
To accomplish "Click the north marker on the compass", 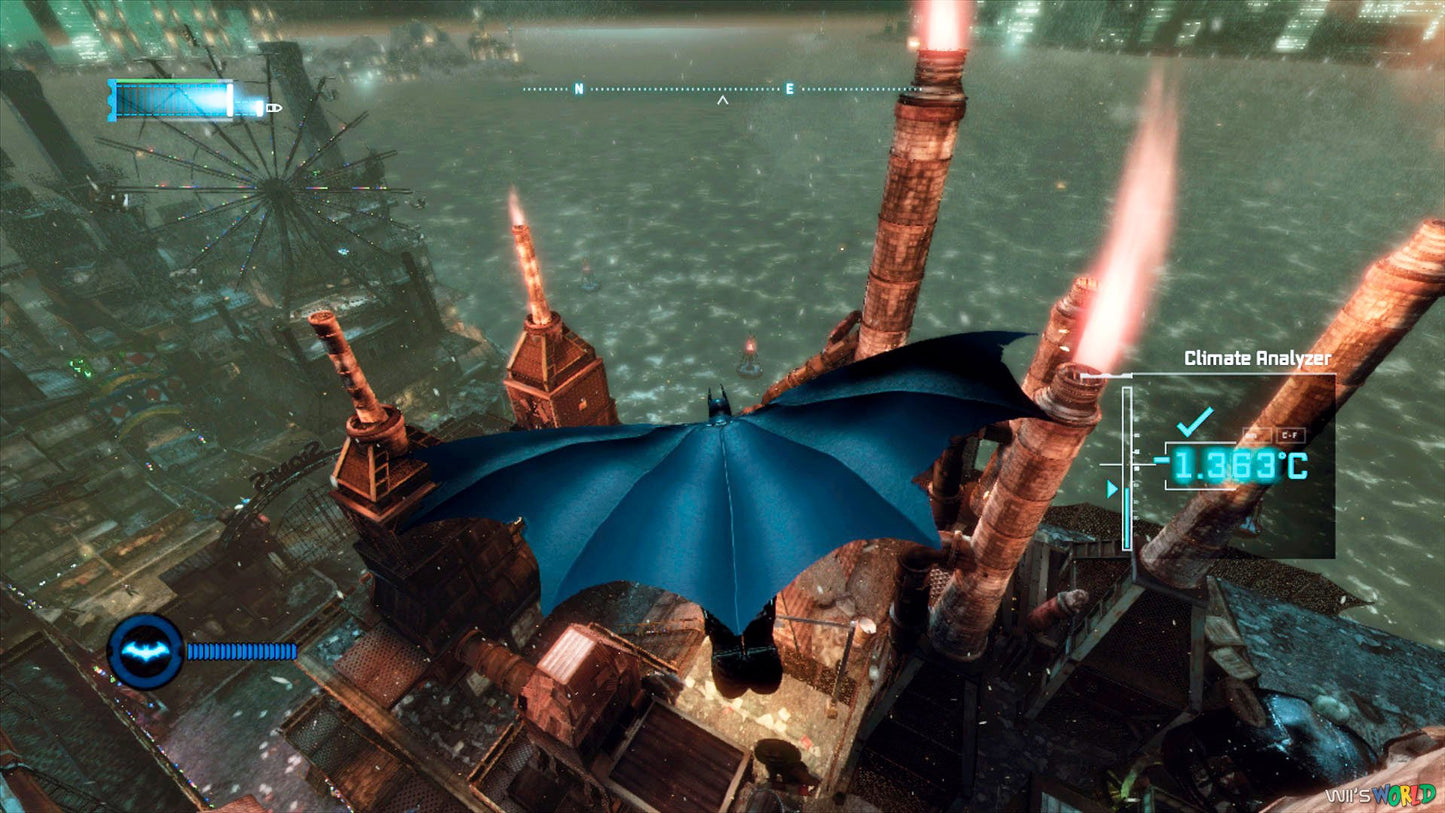I will pyautogui.click(x=577, y=89).
